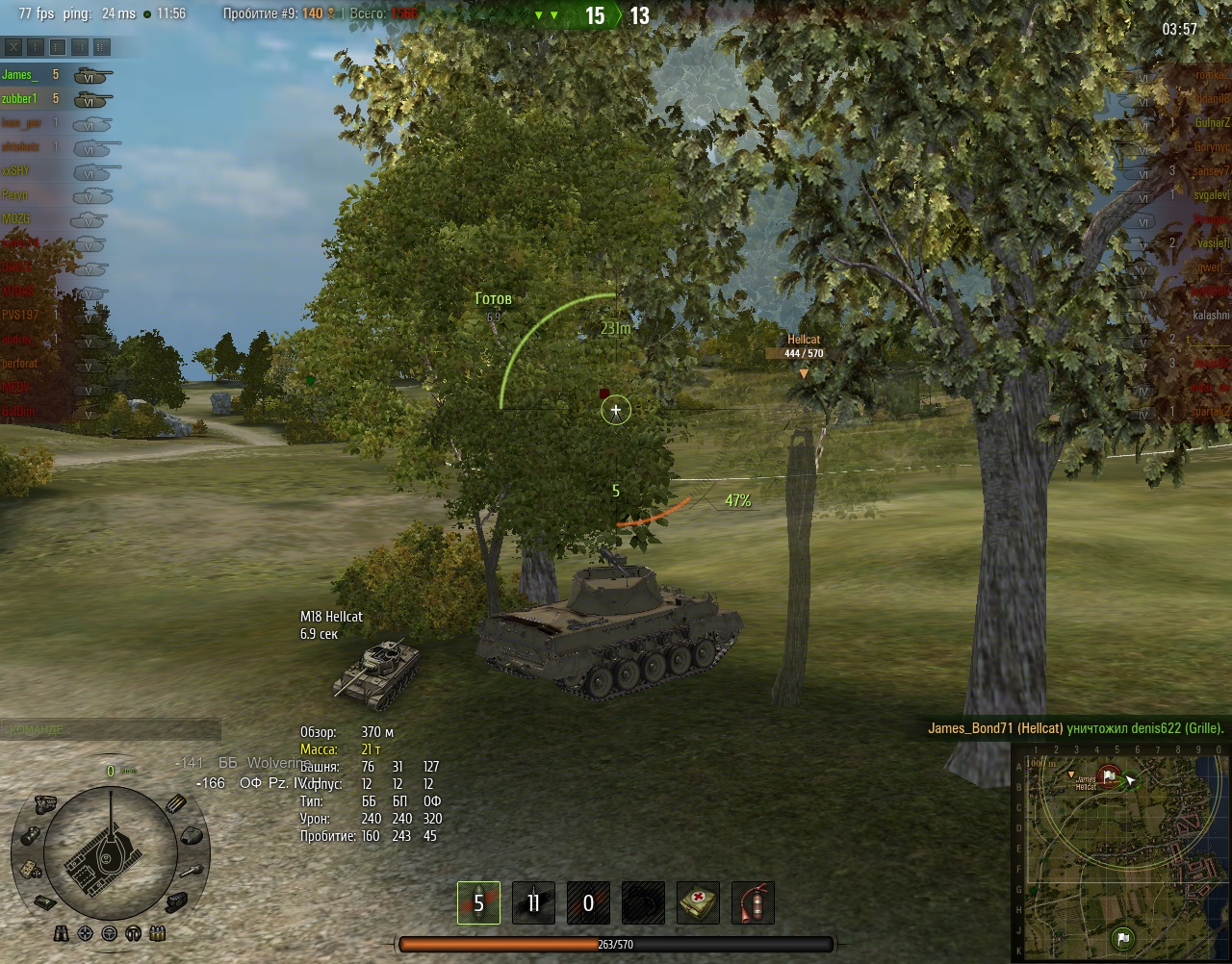Click the red enemy base flag on minimap
Screen dimensions: 1232x964
(x=1109, y=775)
